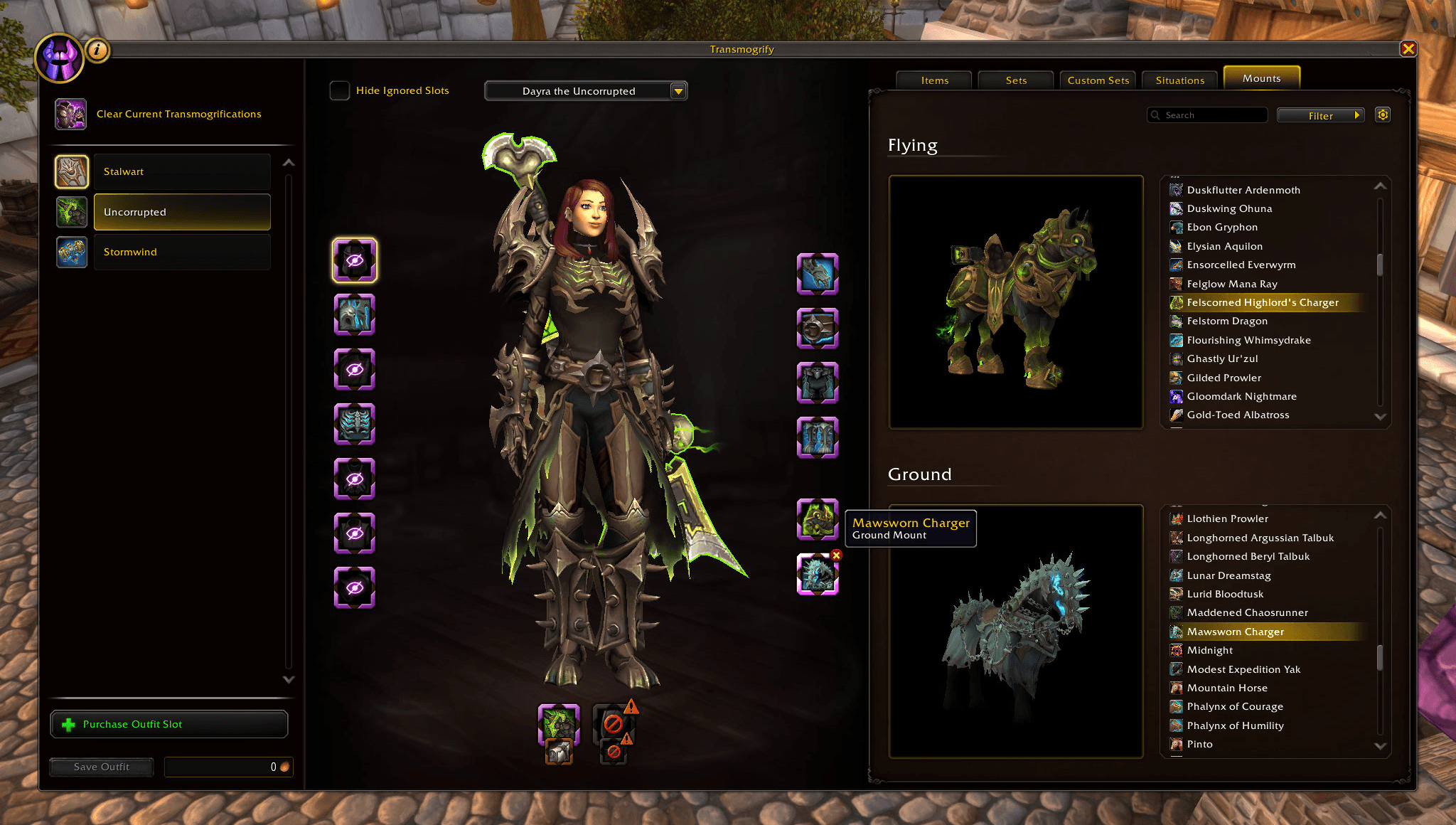Click the Purchase Outfit Slot button
This screenshot has height=825, width=1456.
[169, 724]
